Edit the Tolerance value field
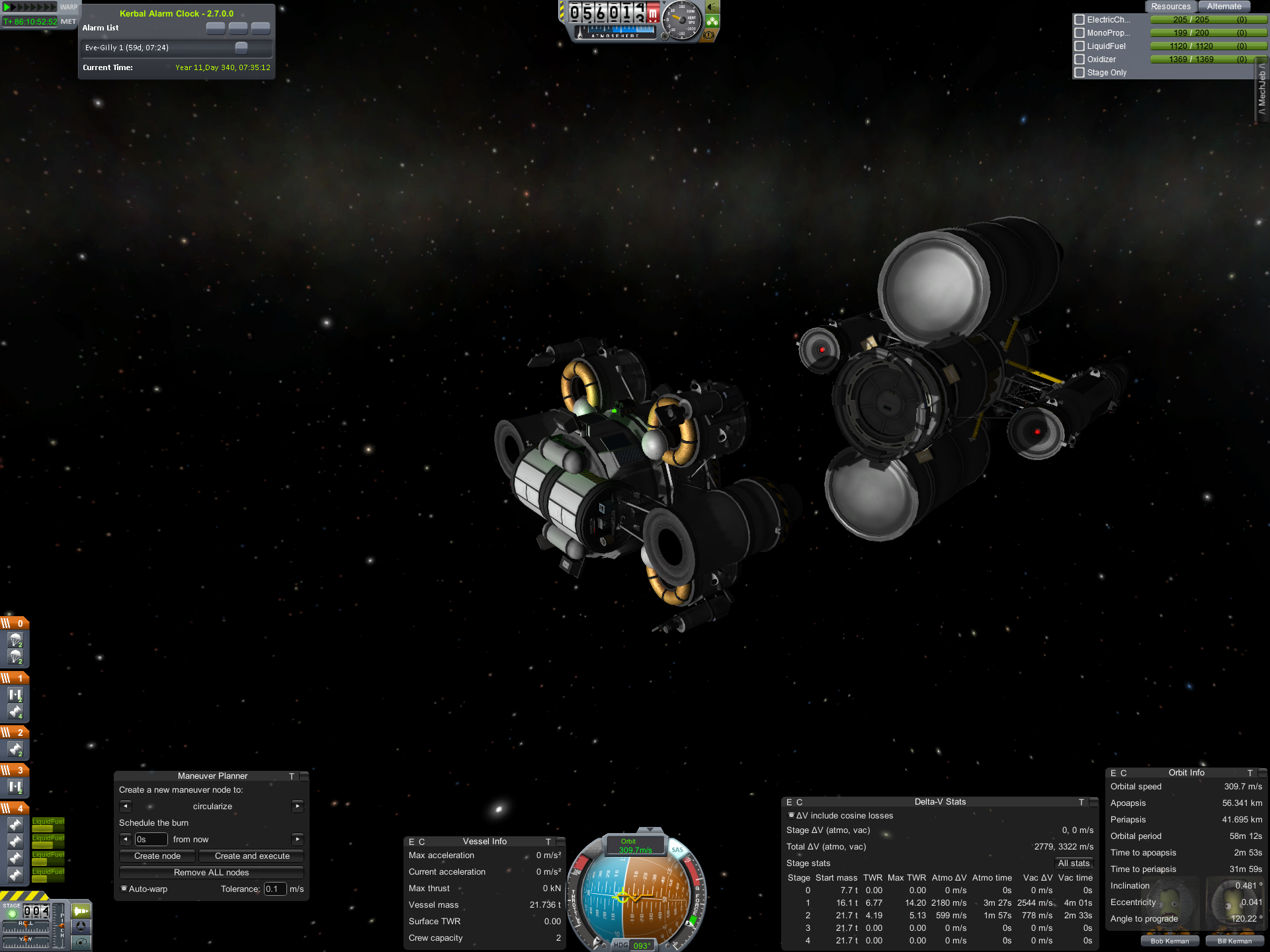This screenshot has width=1270, height=952. [x=275, y=889]
